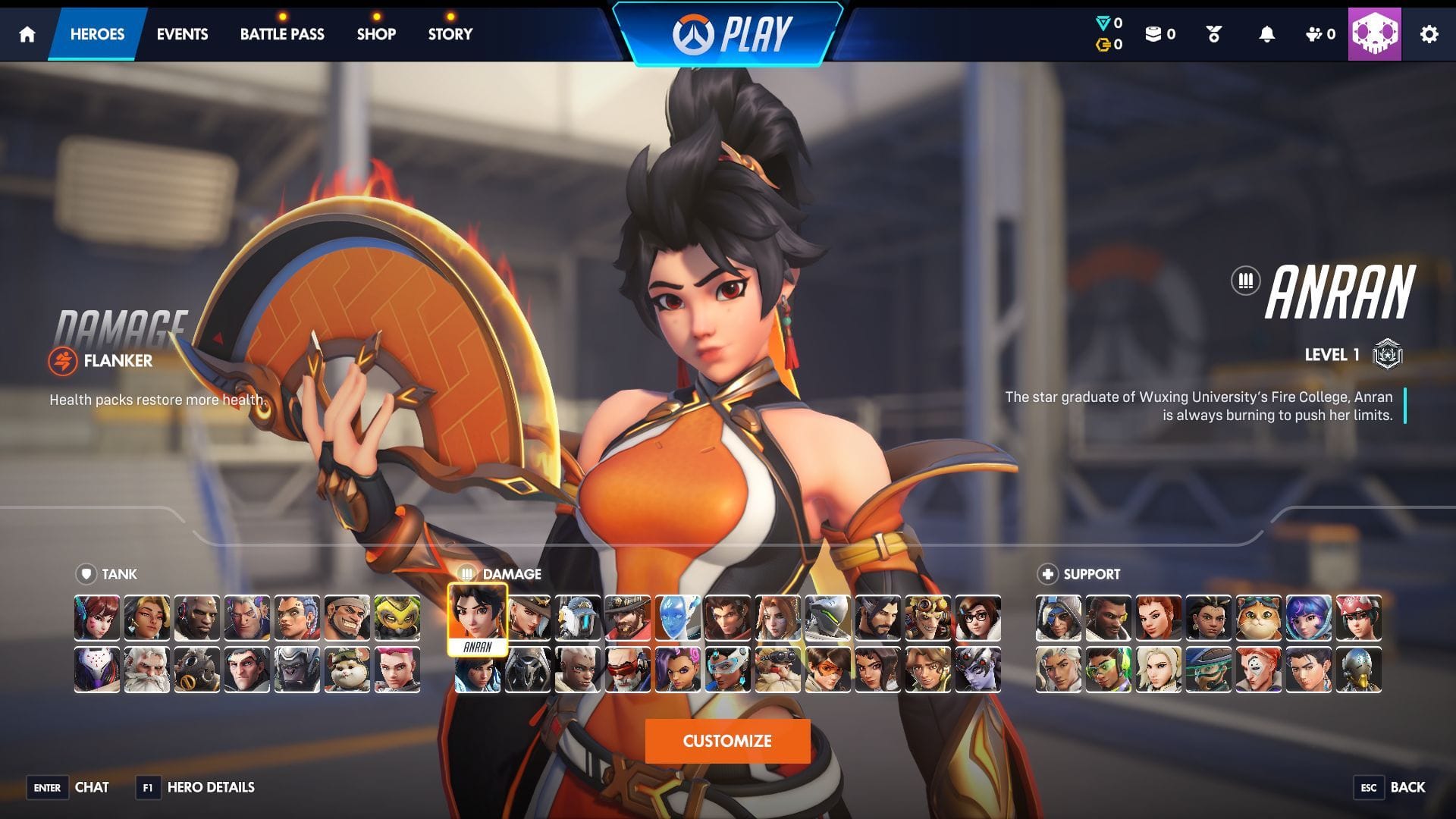Open the settings gear menu
The width and height of the screenshot is (1456, 819).
[1429, 34]
